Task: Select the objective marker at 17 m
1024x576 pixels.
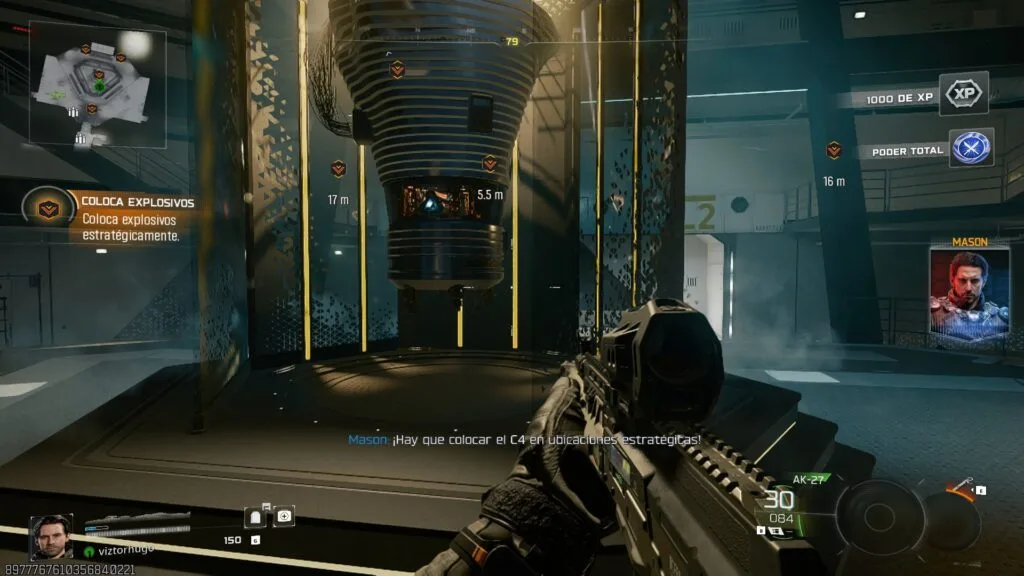Action: pos(338,169)
